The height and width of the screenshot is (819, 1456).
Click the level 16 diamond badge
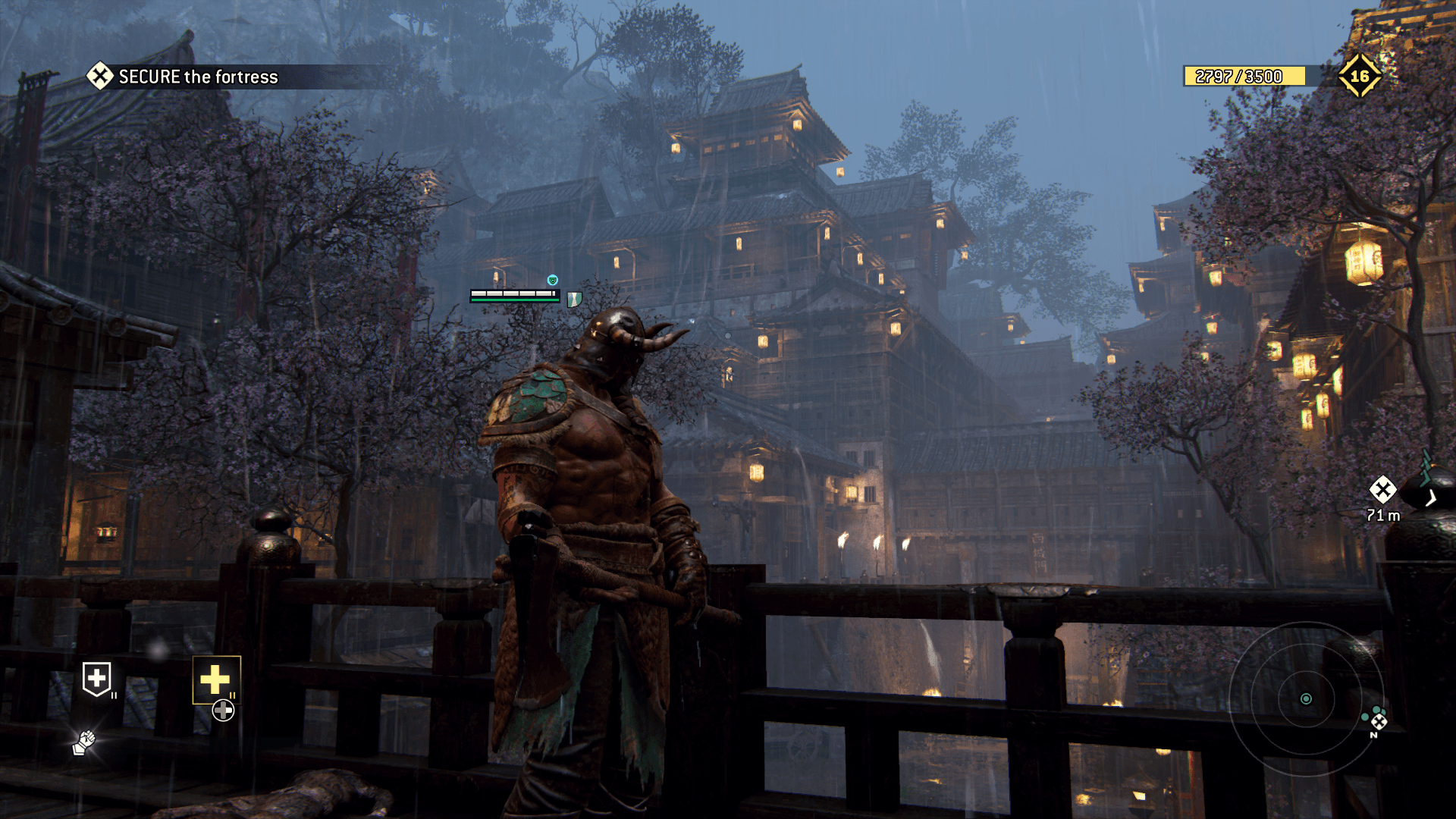point(1359,76)
